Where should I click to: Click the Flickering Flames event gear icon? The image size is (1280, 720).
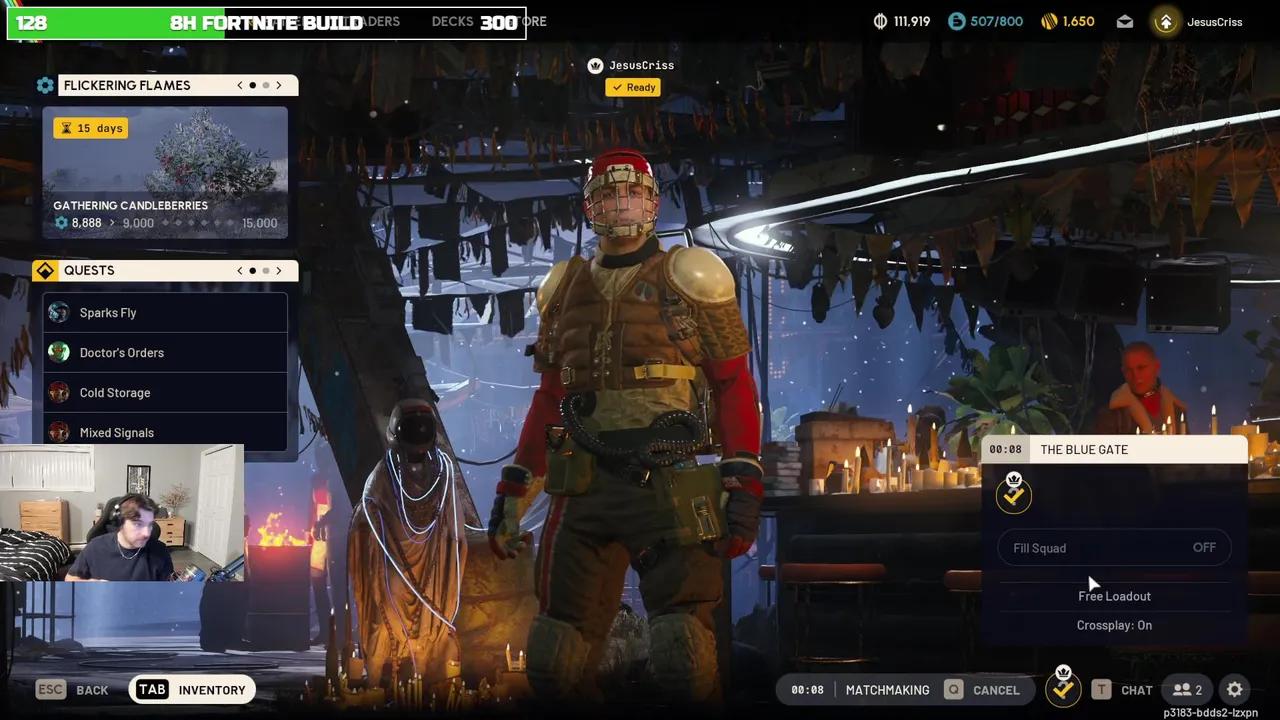(45, 85)
